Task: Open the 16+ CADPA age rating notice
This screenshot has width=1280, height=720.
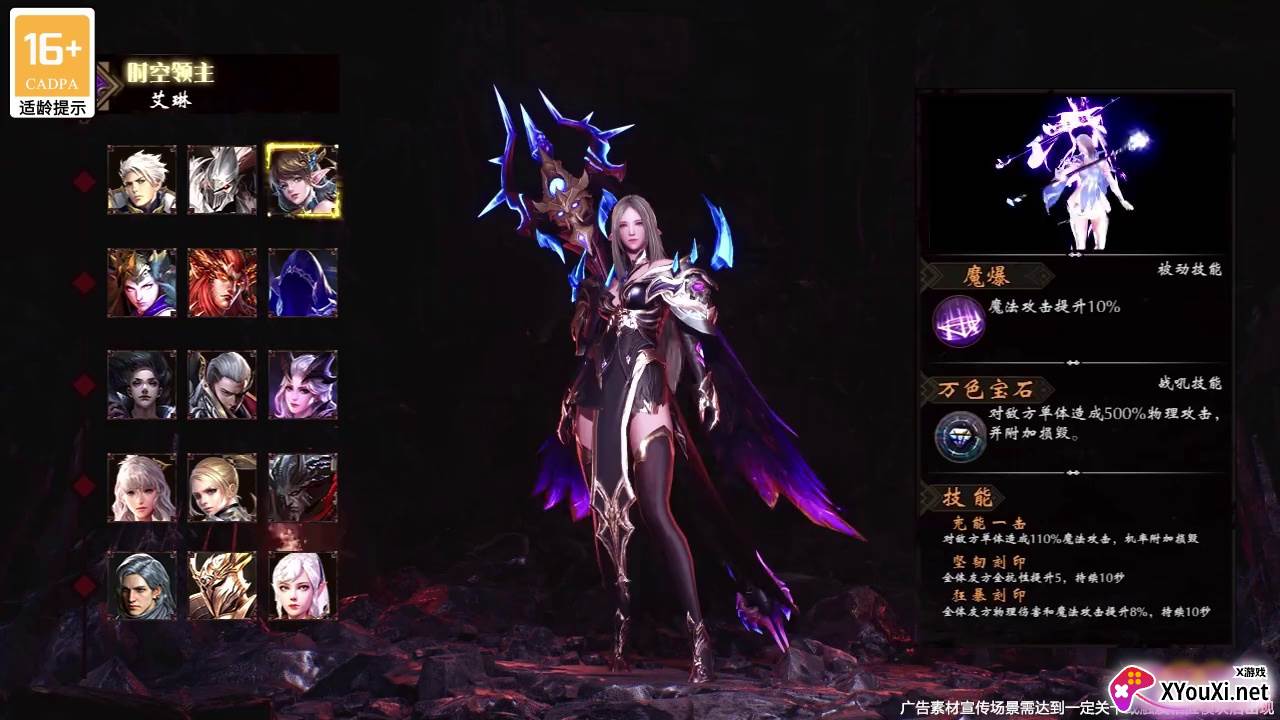Action: 53,63
